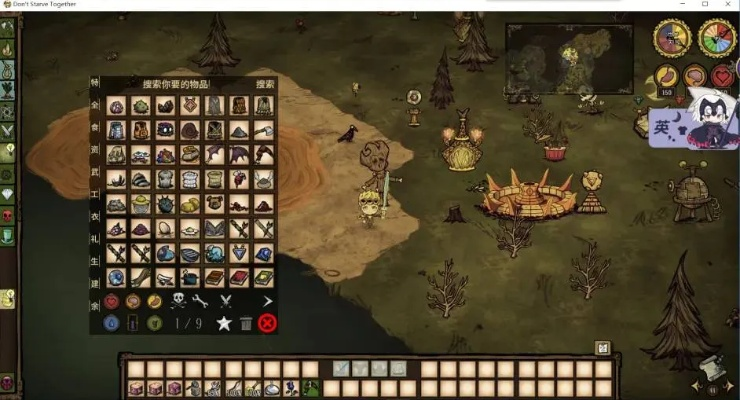The height and width of the screenshot is (400, 740).
Task: Click the white star favorites button
Action: click(225, 323)
